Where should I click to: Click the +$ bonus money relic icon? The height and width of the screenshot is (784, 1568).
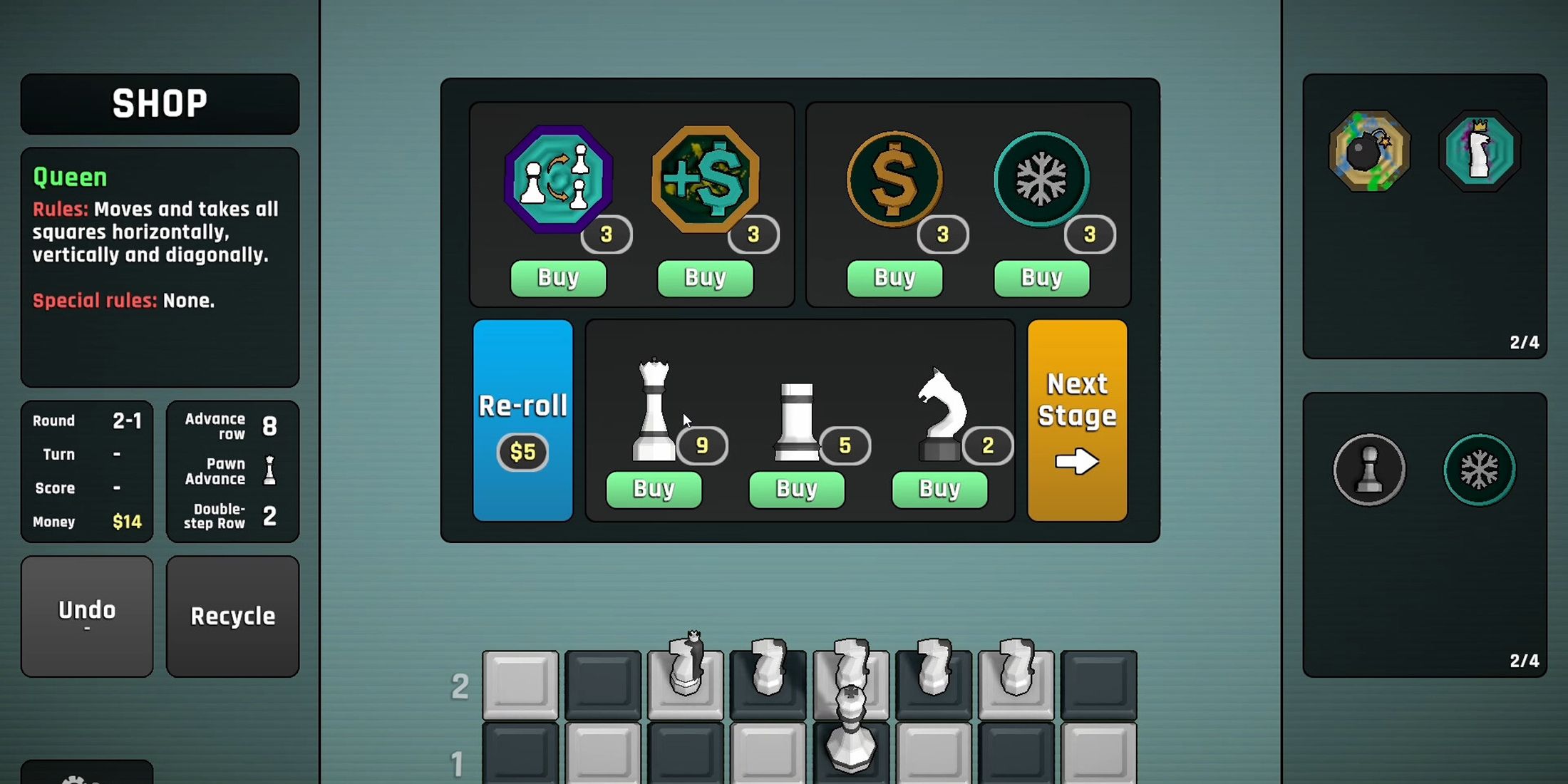click(704, 178)
